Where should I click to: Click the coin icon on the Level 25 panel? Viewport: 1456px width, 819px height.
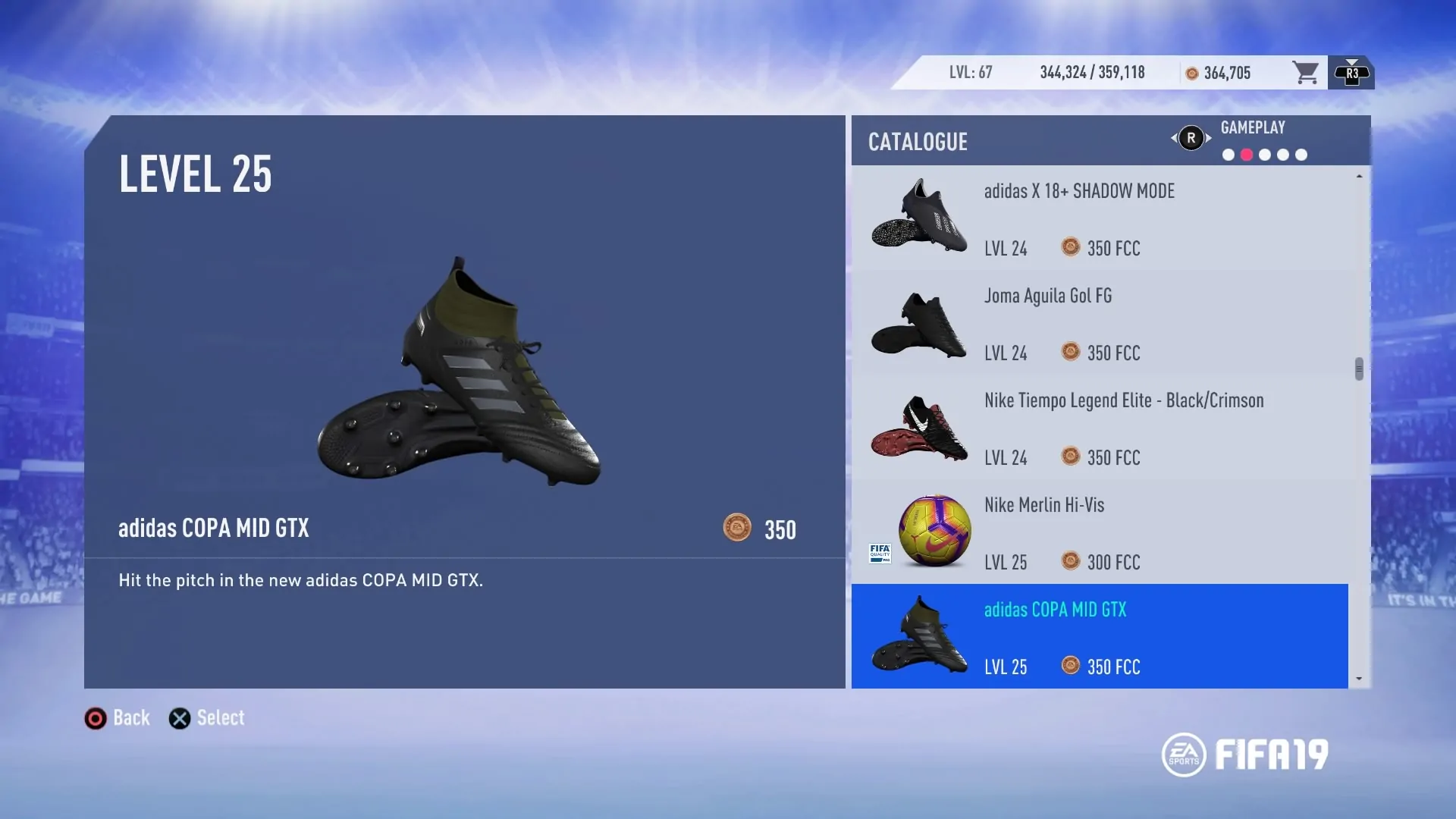pyautogui.click(x=737, y=529)
